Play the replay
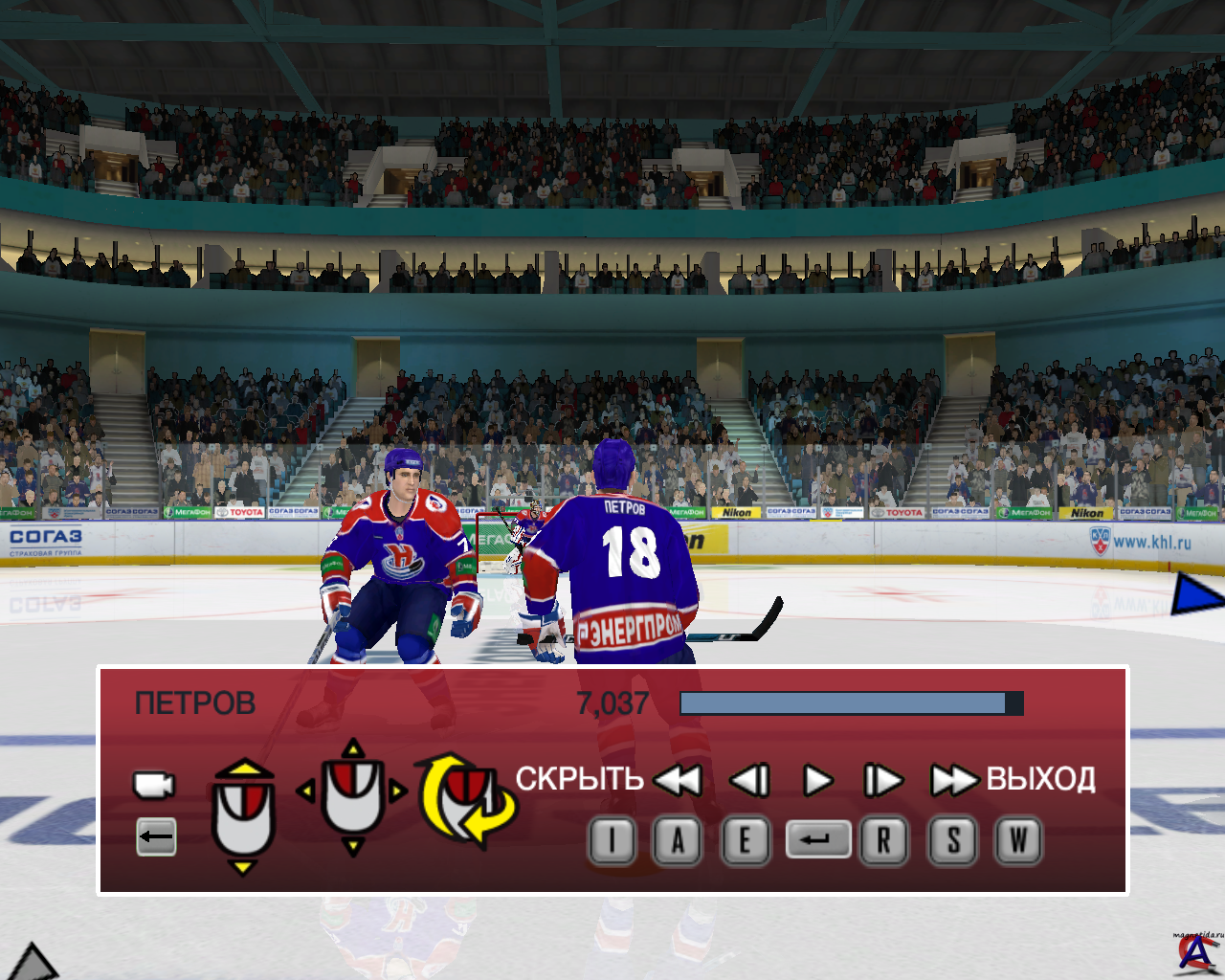The image size is (1225, 980). [817, 781]
